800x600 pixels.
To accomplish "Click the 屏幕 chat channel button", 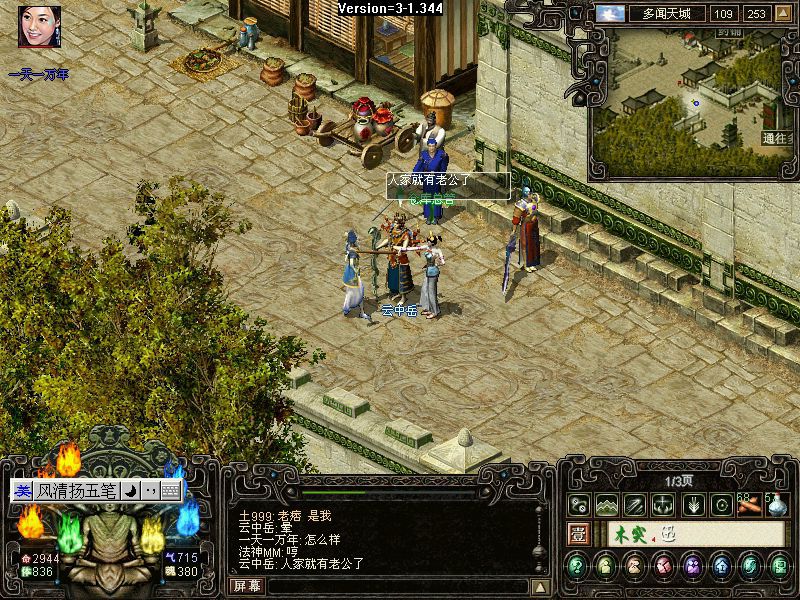I will coord(246,586).
